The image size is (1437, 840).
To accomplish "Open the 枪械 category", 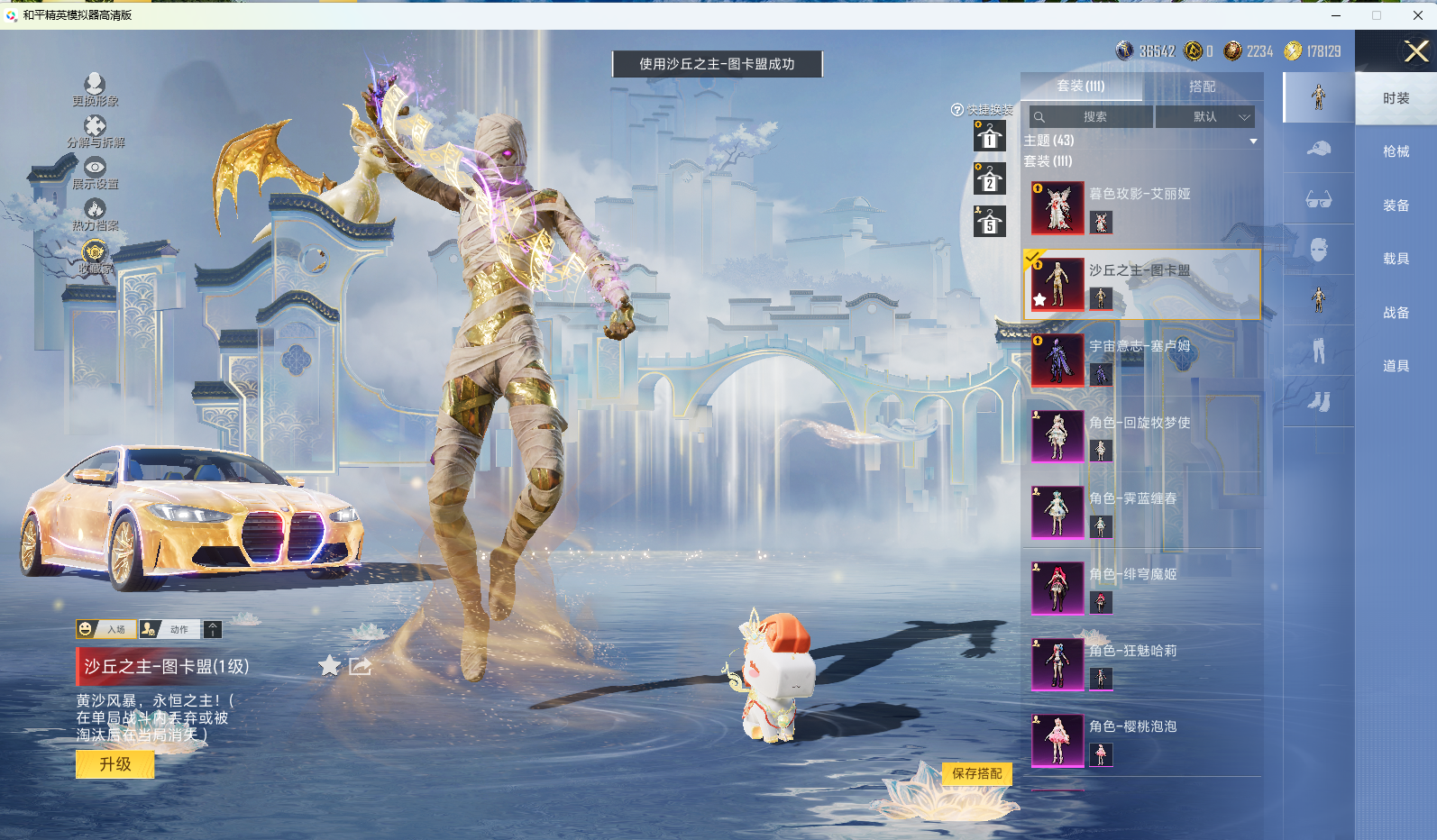I will pyautogui.click(x=1396, y=151).
